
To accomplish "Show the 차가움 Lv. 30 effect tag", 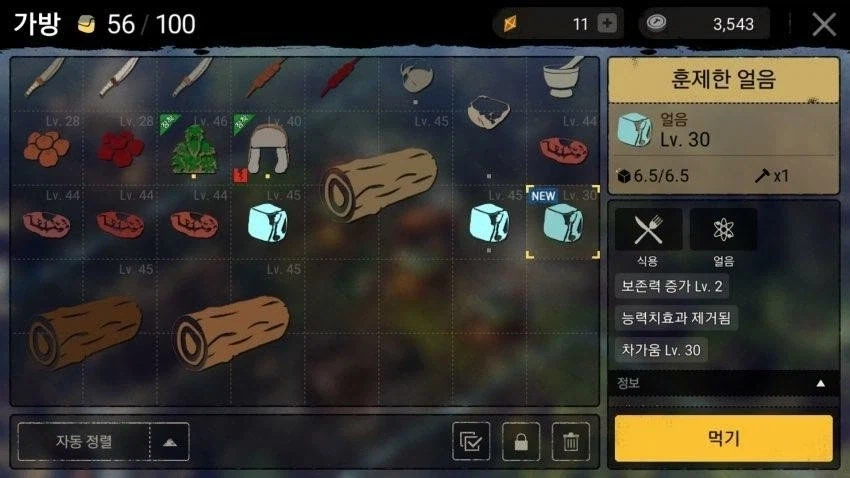I will click(x=660, y=349).
